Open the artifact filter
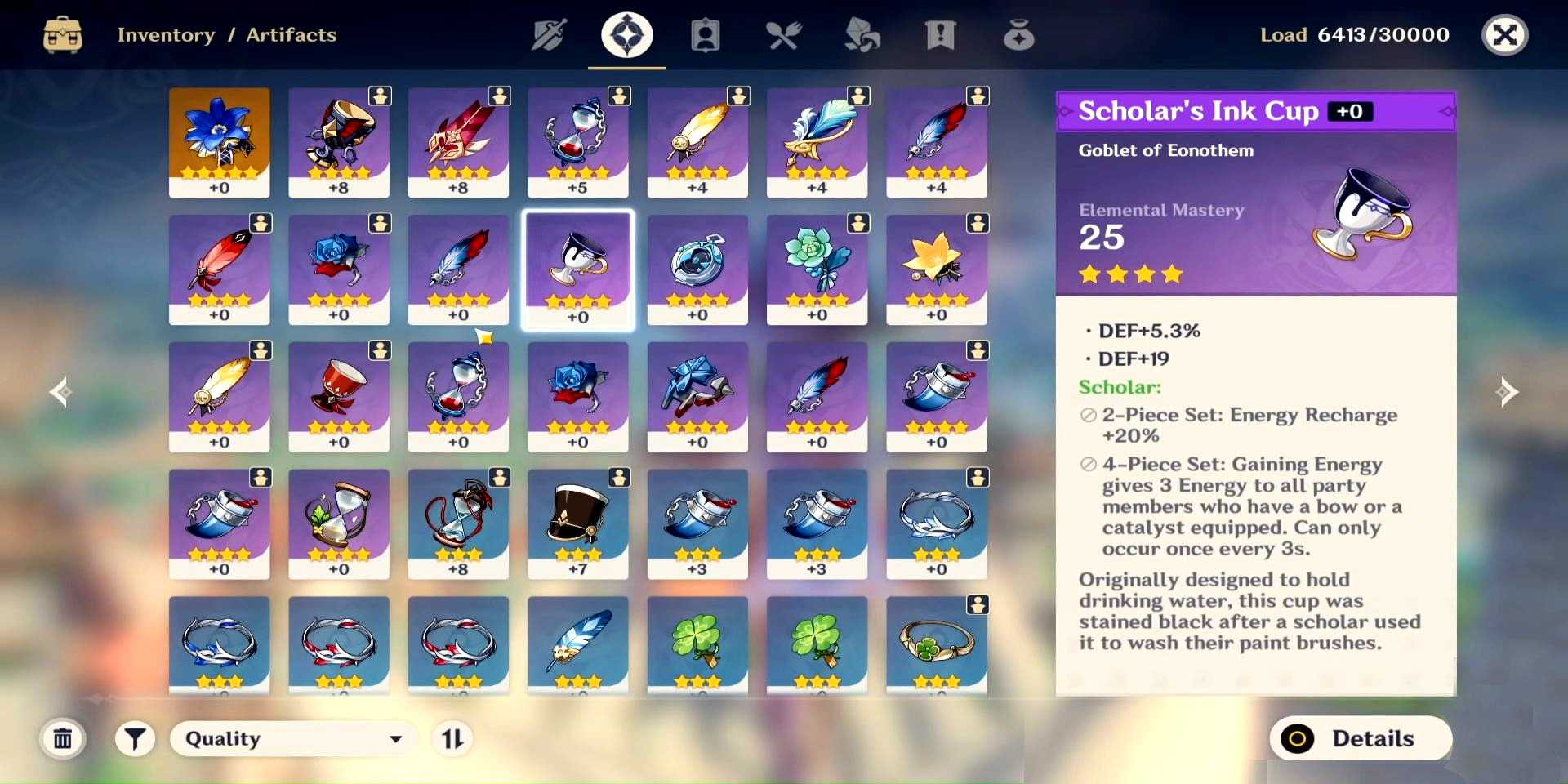The width and height of the screenshot is (1568, 784). tap(135, 739)
